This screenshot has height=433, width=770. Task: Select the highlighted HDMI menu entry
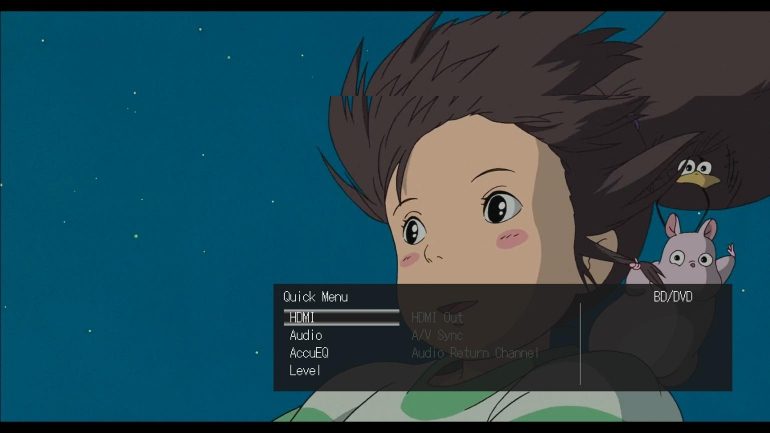point(303,318)
